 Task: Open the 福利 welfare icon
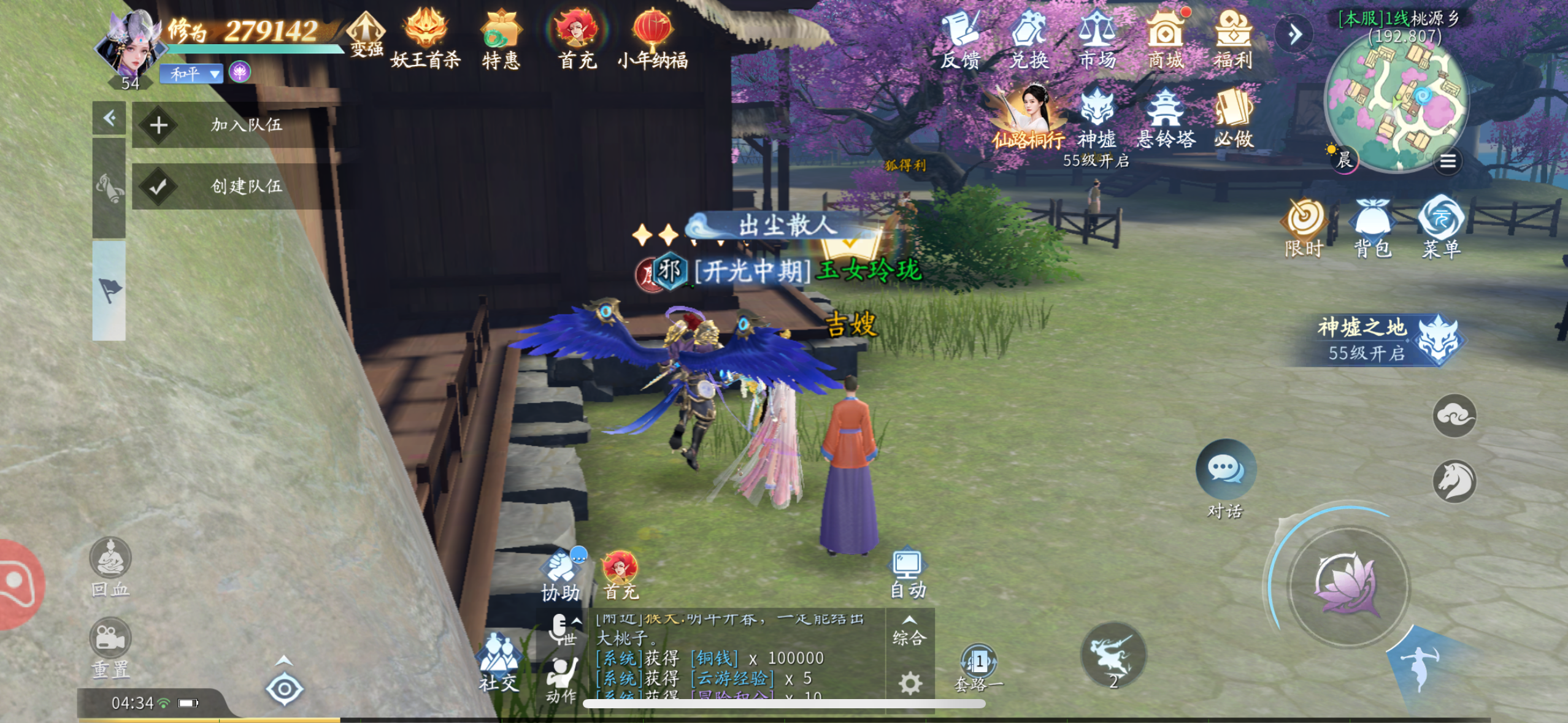point(1233,38)
